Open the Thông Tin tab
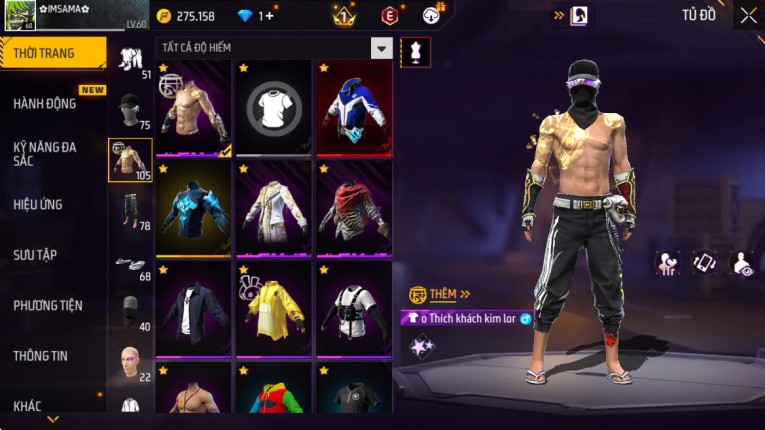The image size is (765, 430). point(41,355)
